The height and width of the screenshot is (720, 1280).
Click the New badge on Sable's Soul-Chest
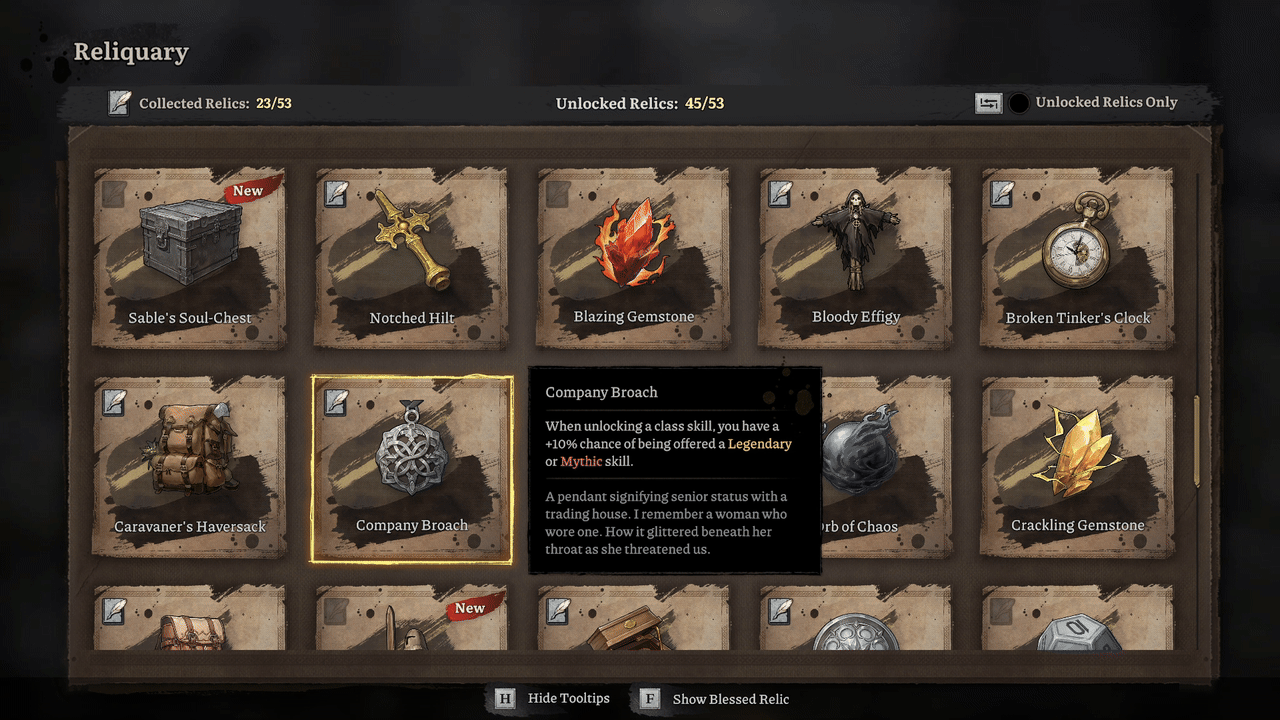[x=248, y=190]
